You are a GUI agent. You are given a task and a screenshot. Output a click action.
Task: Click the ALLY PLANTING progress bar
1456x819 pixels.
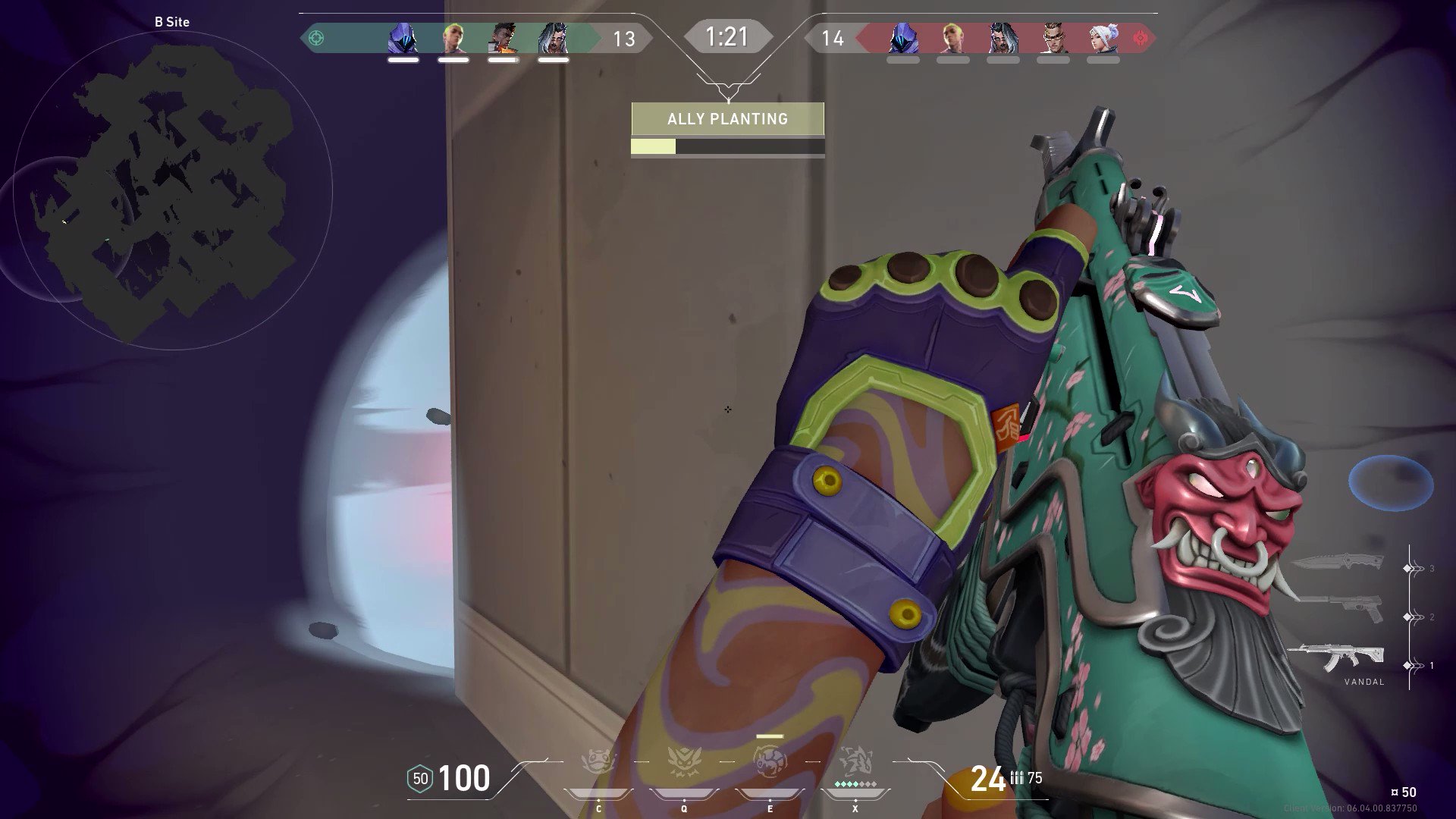point(727,148)
